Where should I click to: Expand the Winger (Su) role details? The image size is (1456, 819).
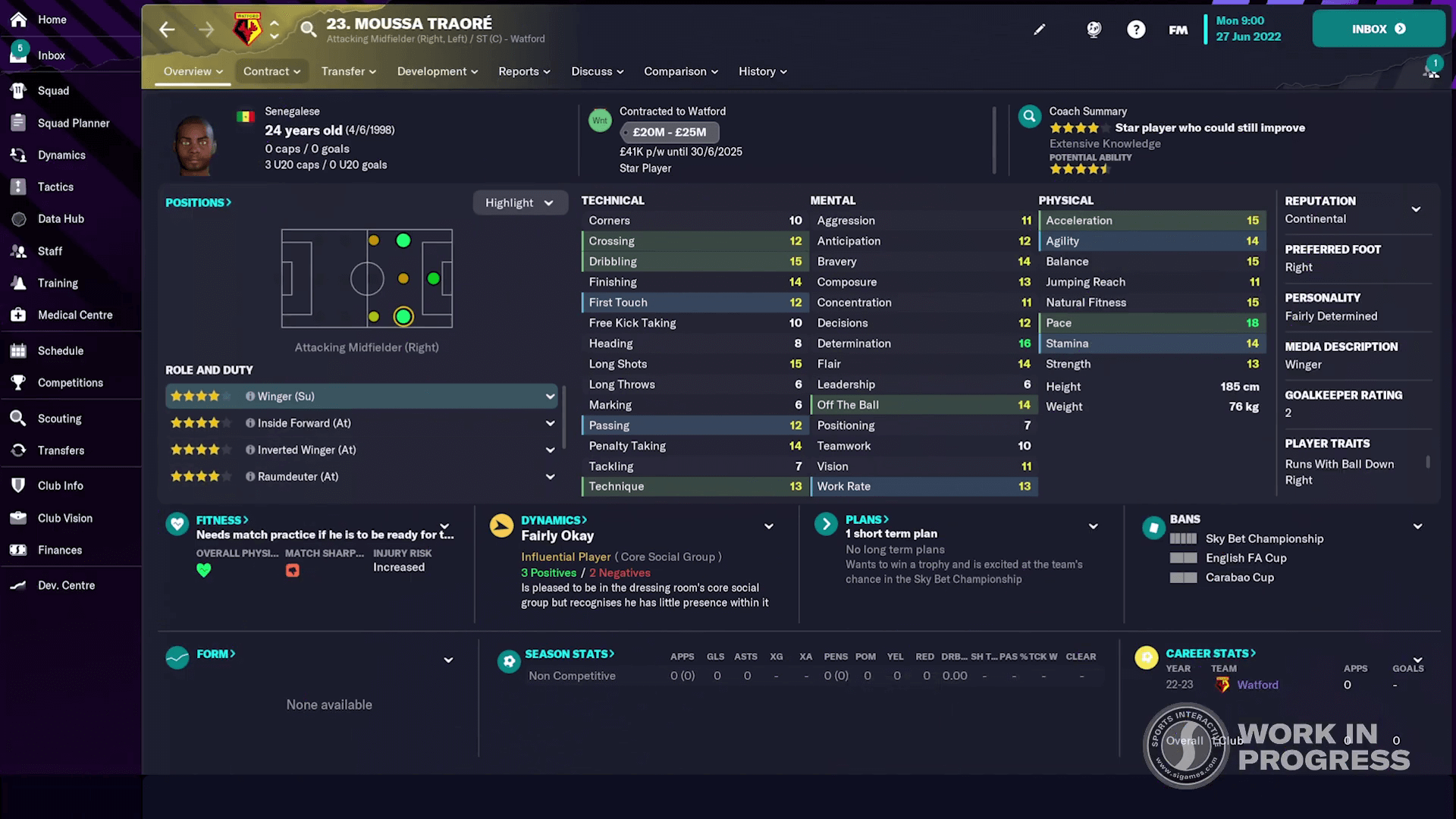click(550, 396)
